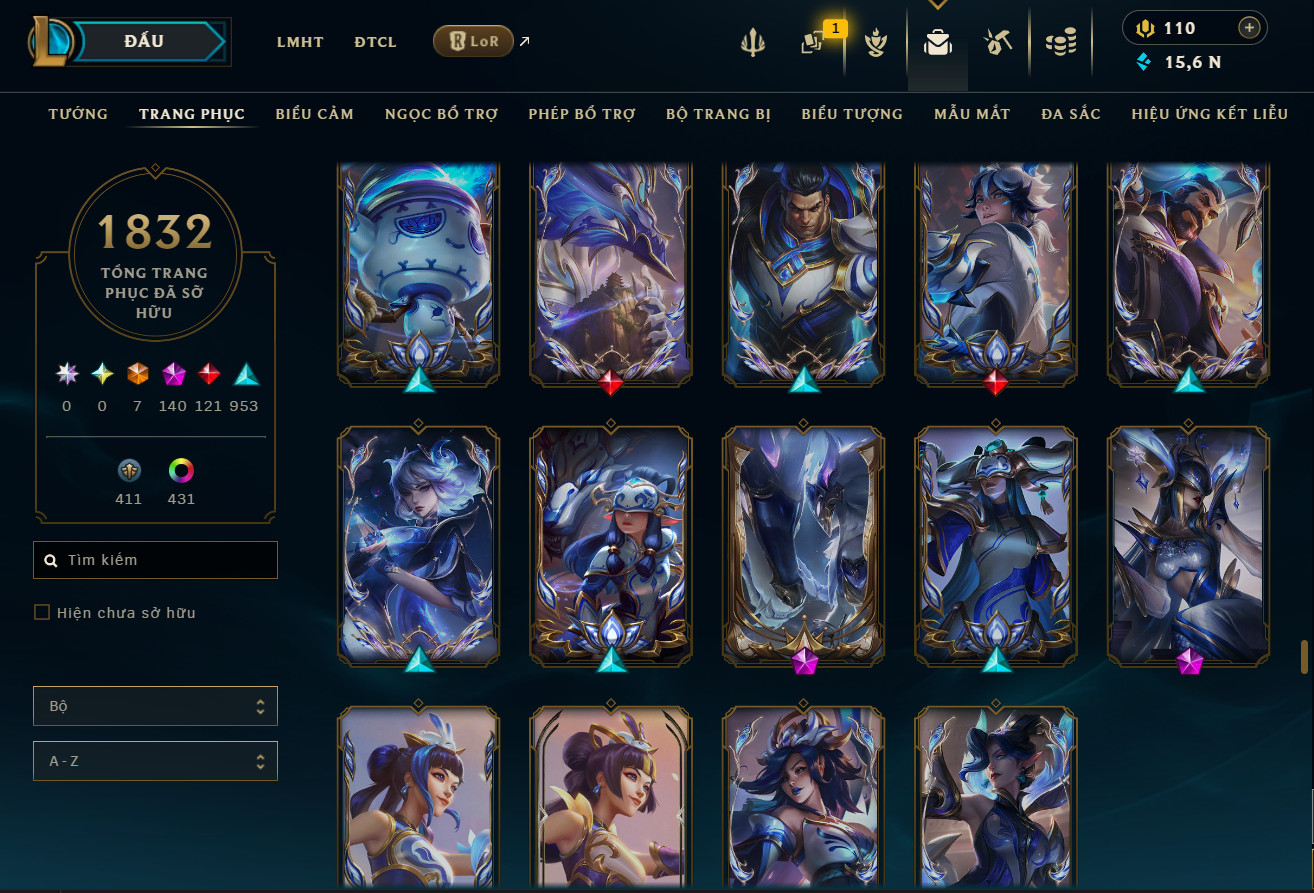Open the trident Clash icon

[x=752, y=42]
